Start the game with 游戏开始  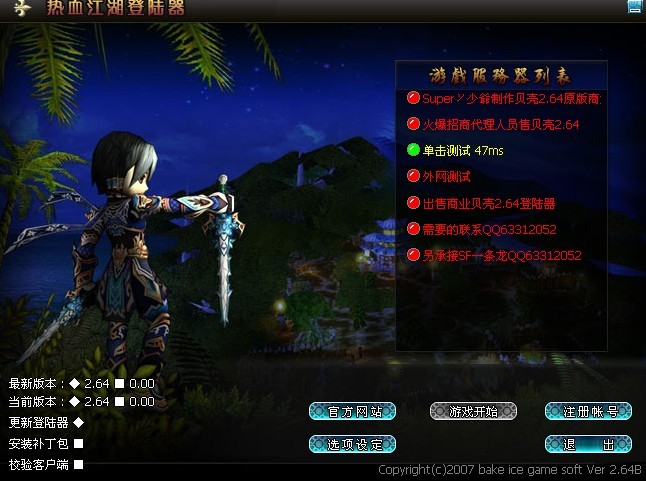click(x=473, y=411)
